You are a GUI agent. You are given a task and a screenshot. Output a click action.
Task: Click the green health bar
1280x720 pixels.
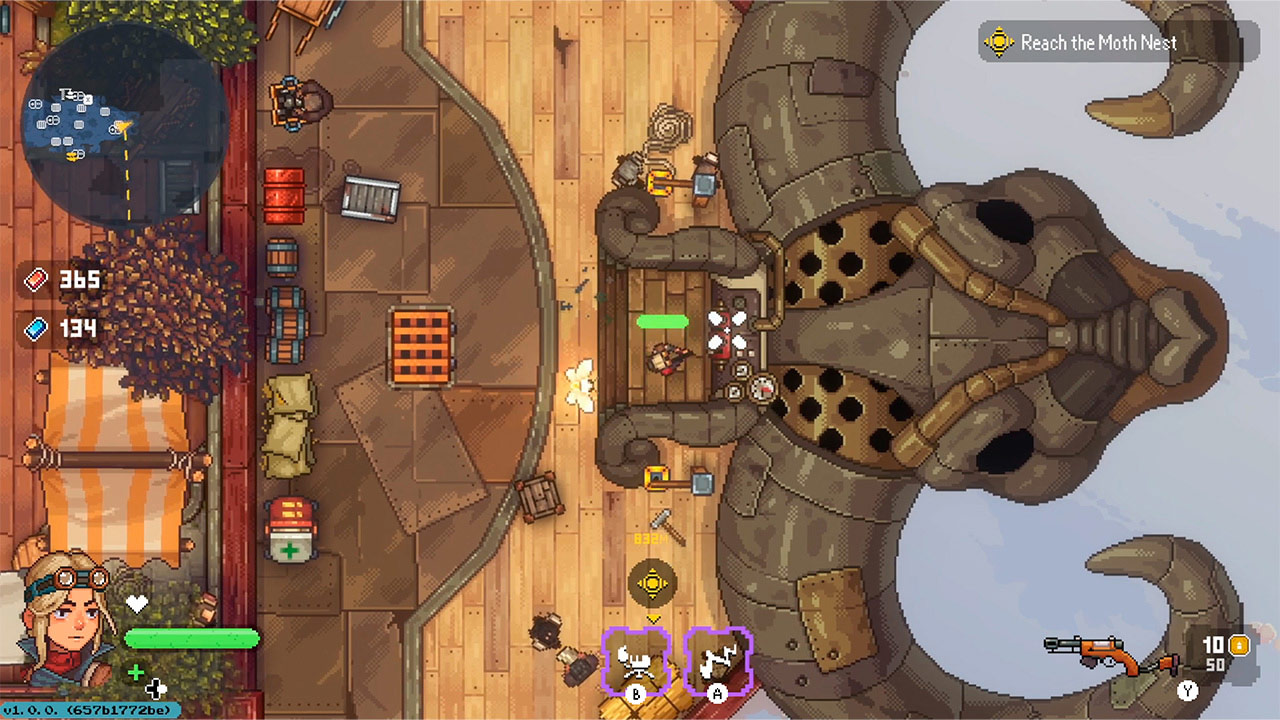pos(192,637)
